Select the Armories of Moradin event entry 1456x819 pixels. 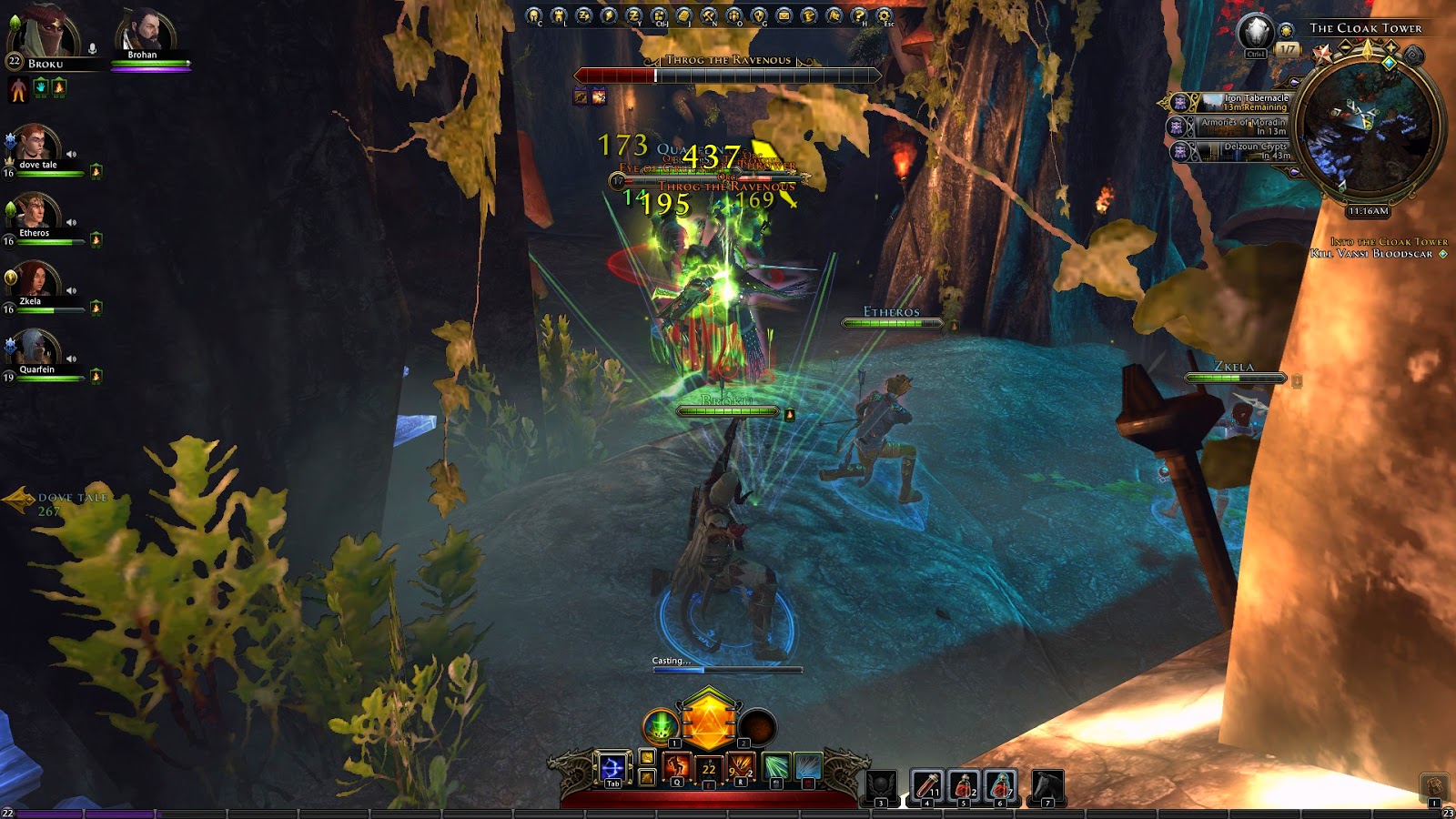pos(1243,126)
